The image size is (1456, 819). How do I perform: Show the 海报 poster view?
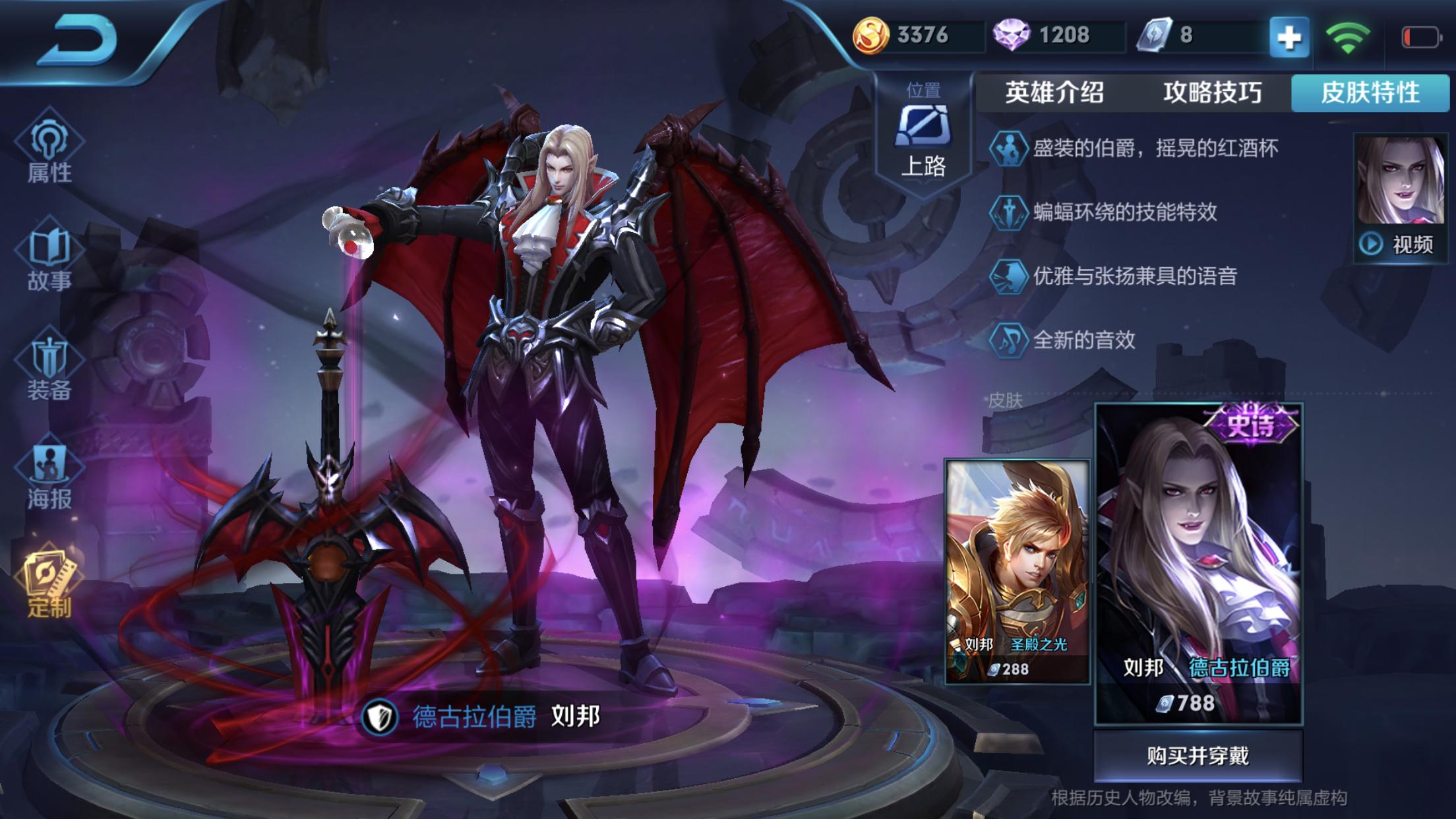click(49, 477)
